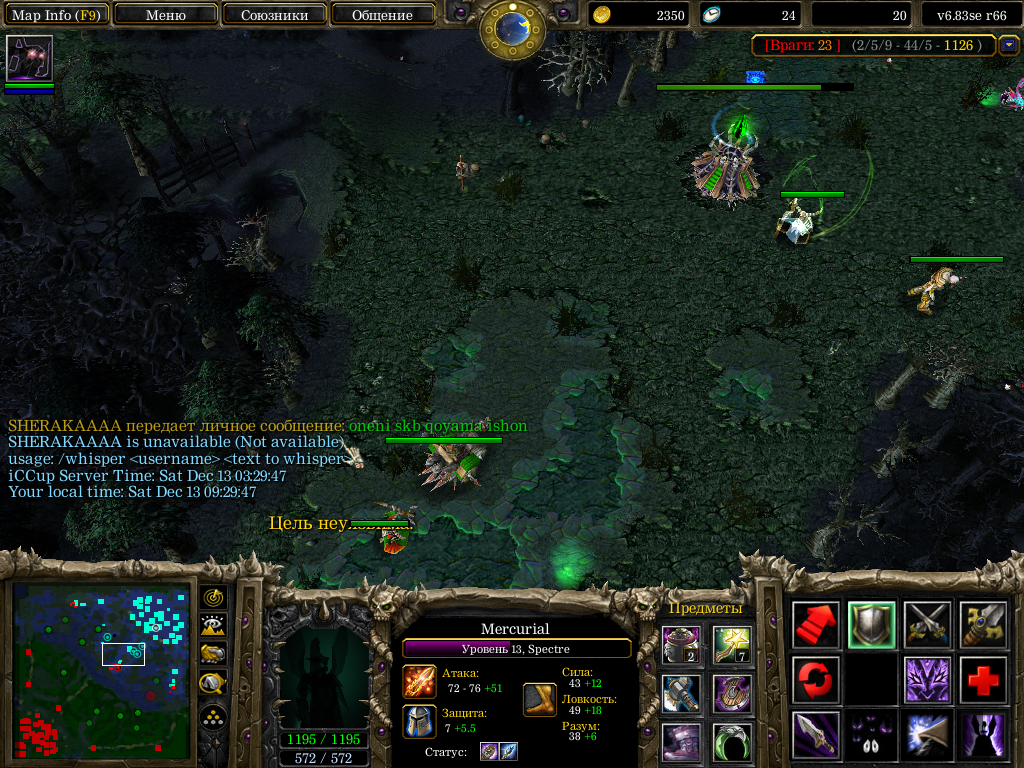
Task: Toggle the minimap terrain display button
Action: (x=213, y=626)
